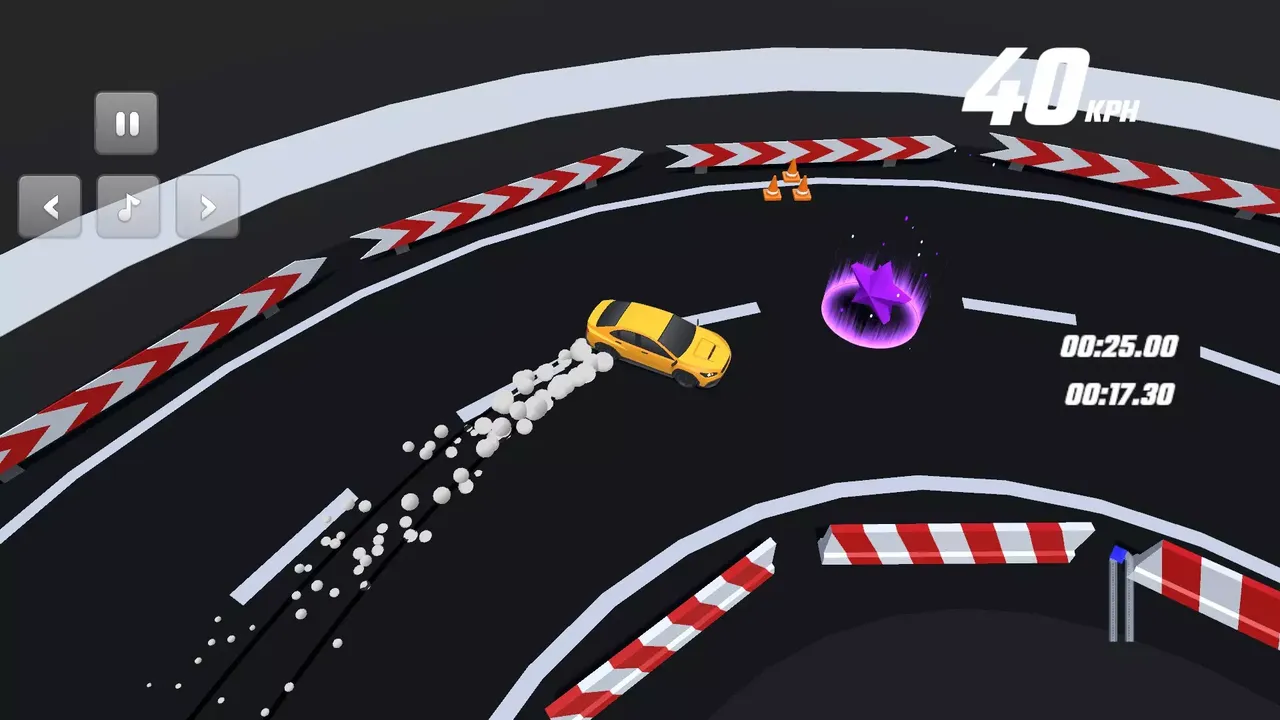Open next selection using right arrow key button
1280x720 pixels.
tap(207, 206)
